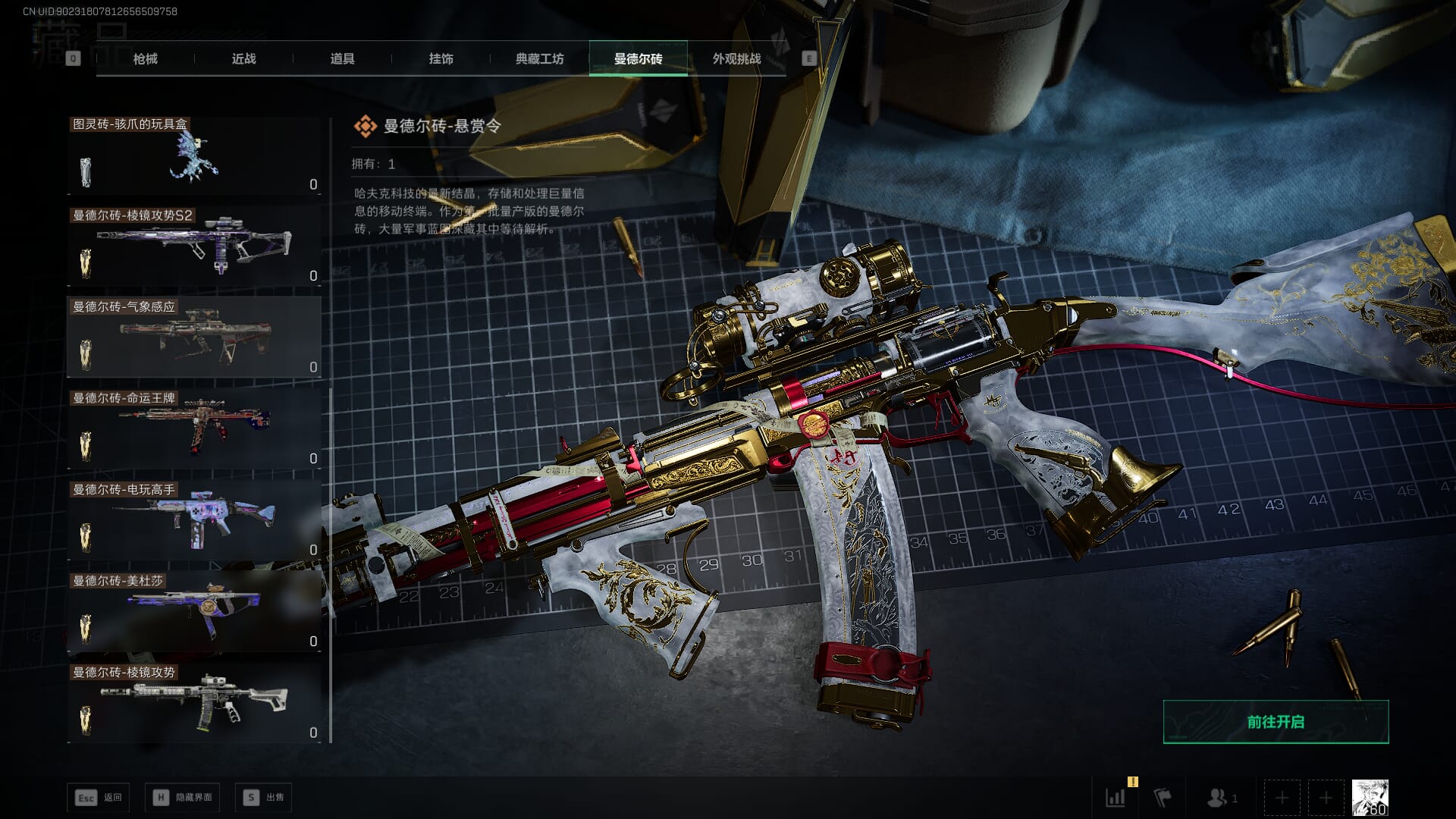Switch to the 外观挑战 tab
The height and width of the screenshot is (819, 1456).
[x=736, y=58]
